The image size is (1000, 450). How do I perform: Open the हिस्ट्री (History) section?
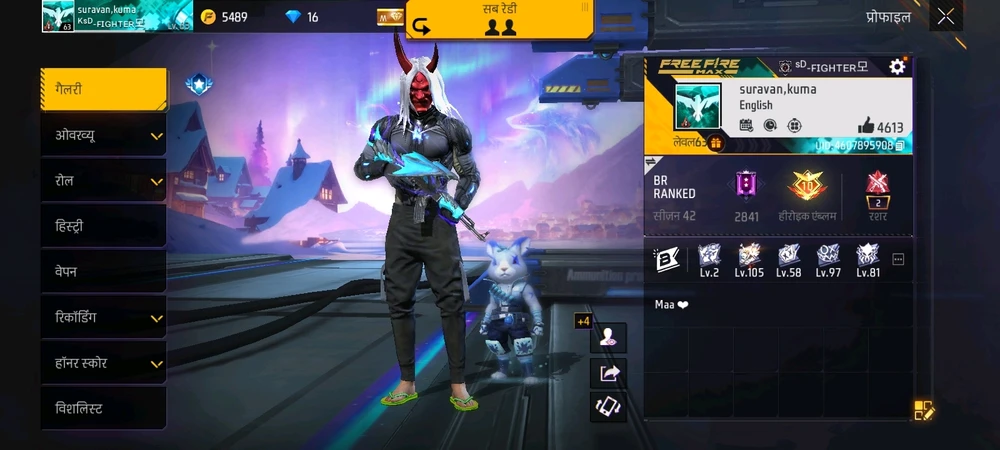tap(103, 226)
